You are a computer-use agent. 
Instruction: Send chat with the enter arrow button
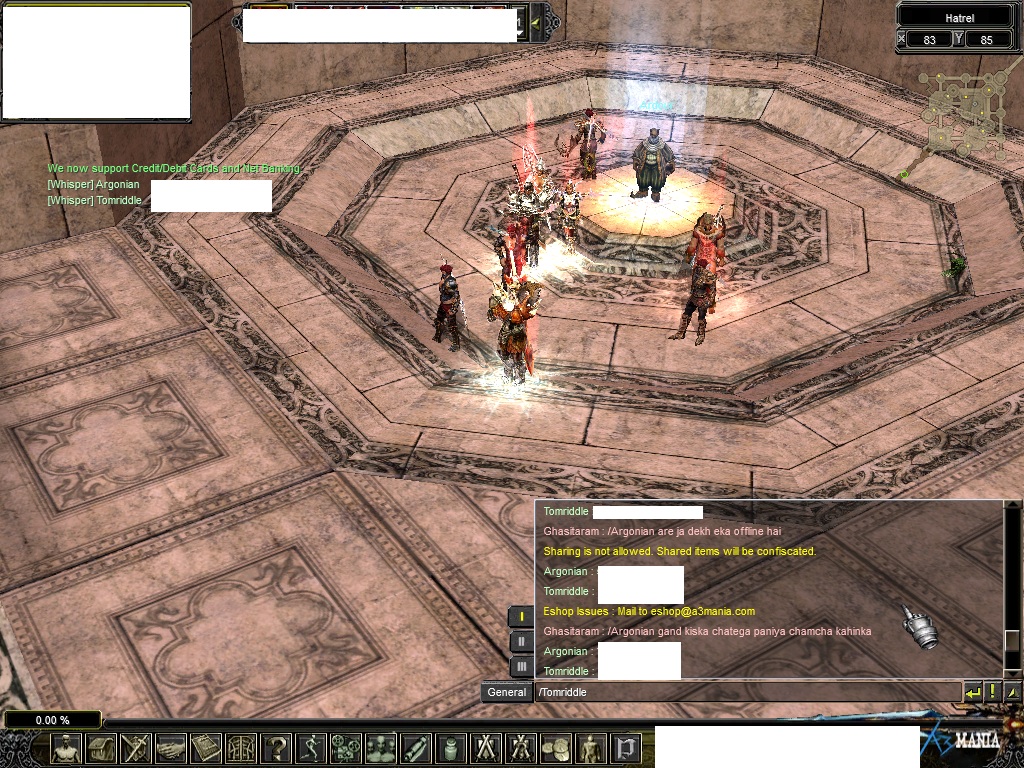[x=972, y=692]
